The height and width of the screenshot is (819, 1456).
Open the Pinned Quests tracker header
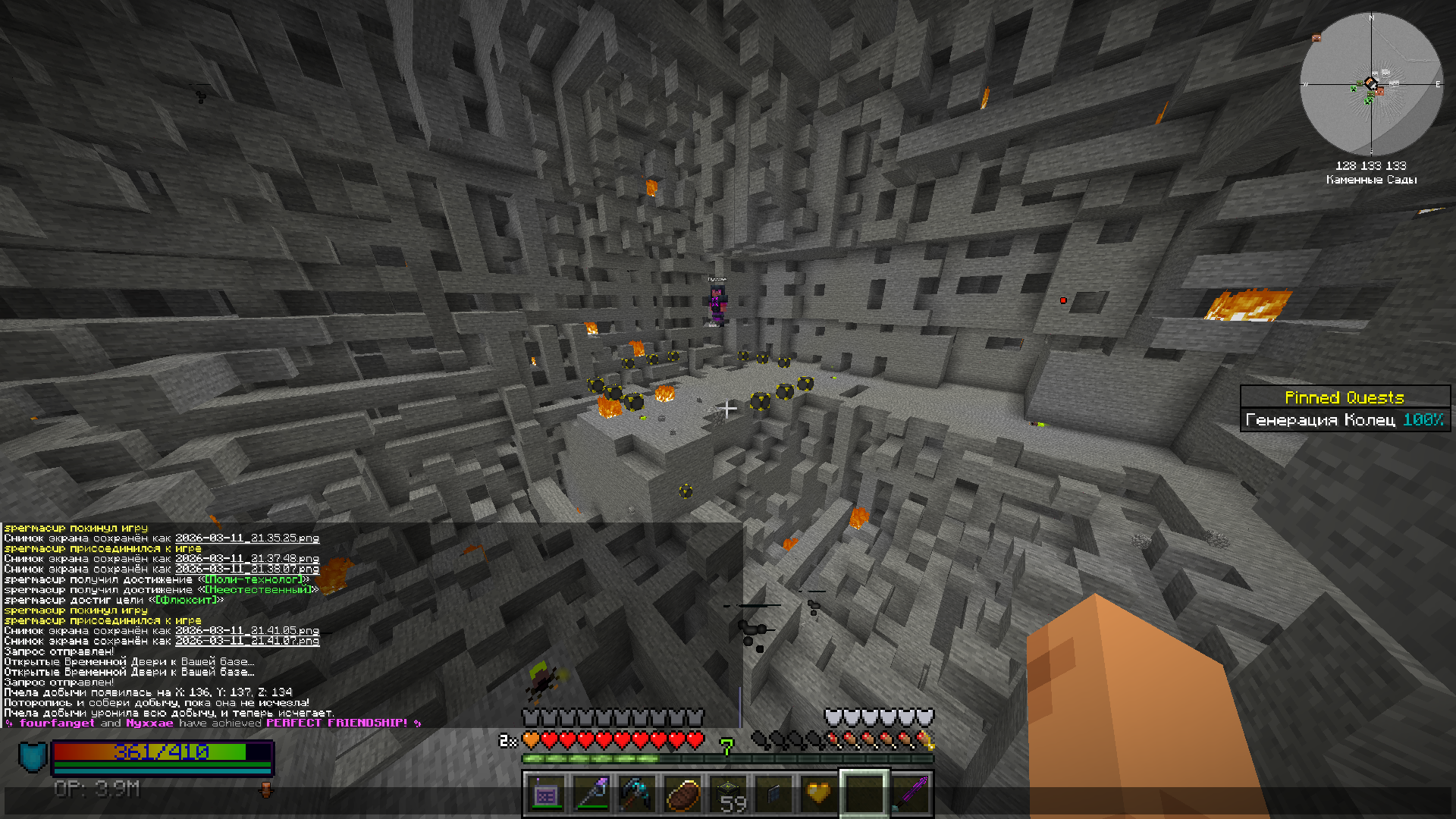point(1345,397)
